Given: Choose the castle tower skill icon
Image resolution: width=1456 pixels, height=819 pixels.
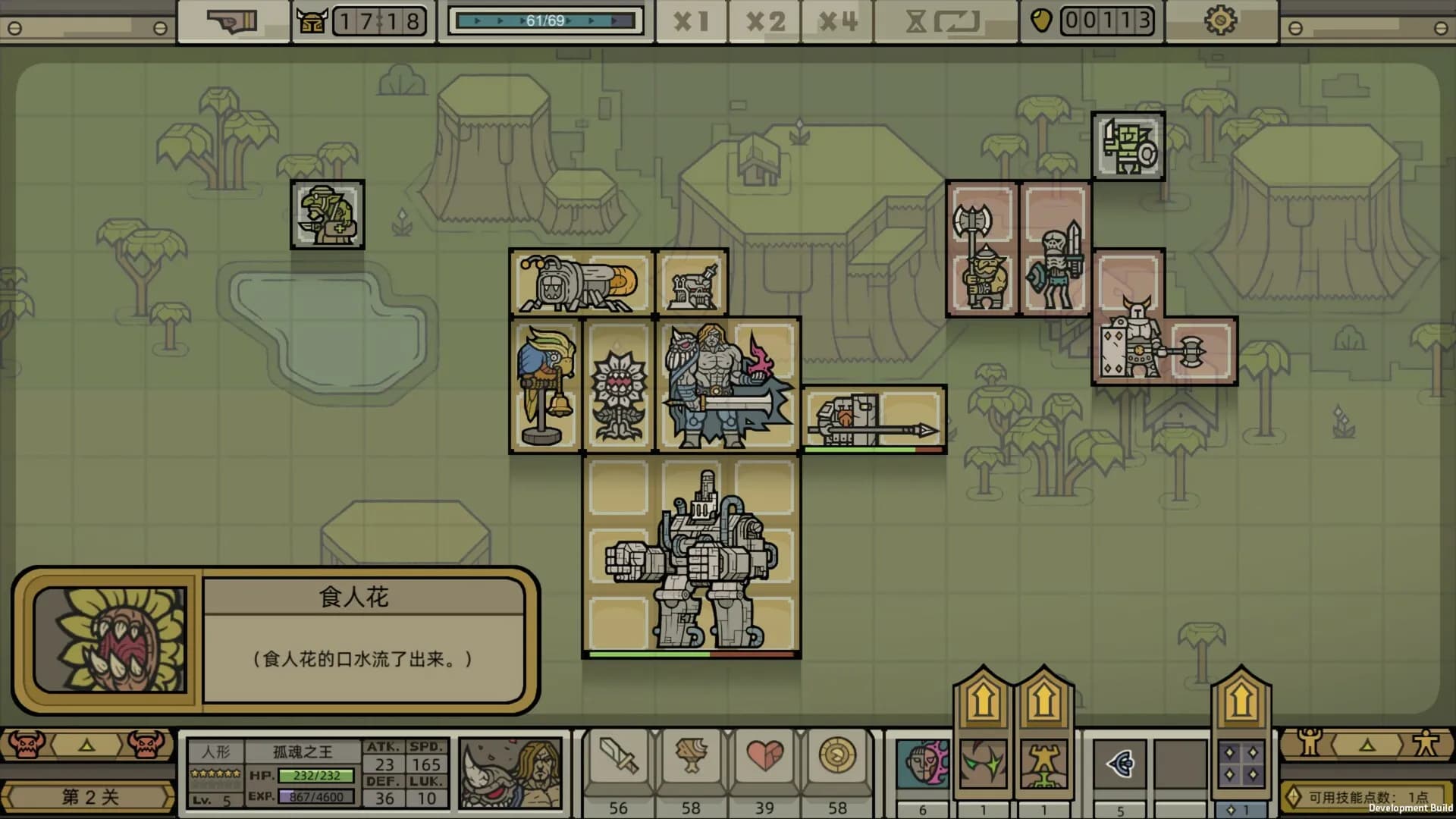Looking at the screenshot, I should (1043, 764).
